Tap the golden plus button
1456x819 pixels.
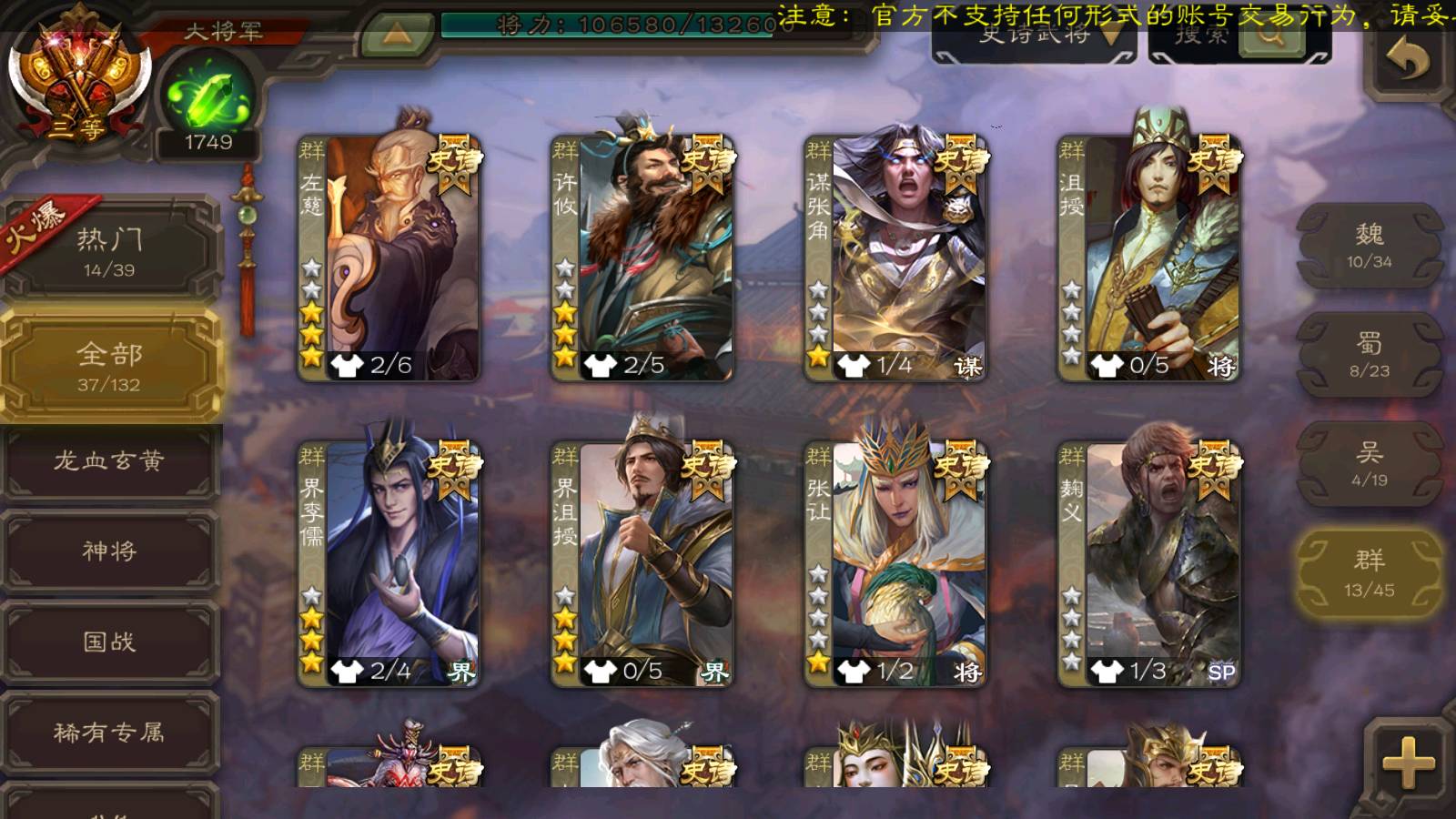click(x=1407, y=761)
